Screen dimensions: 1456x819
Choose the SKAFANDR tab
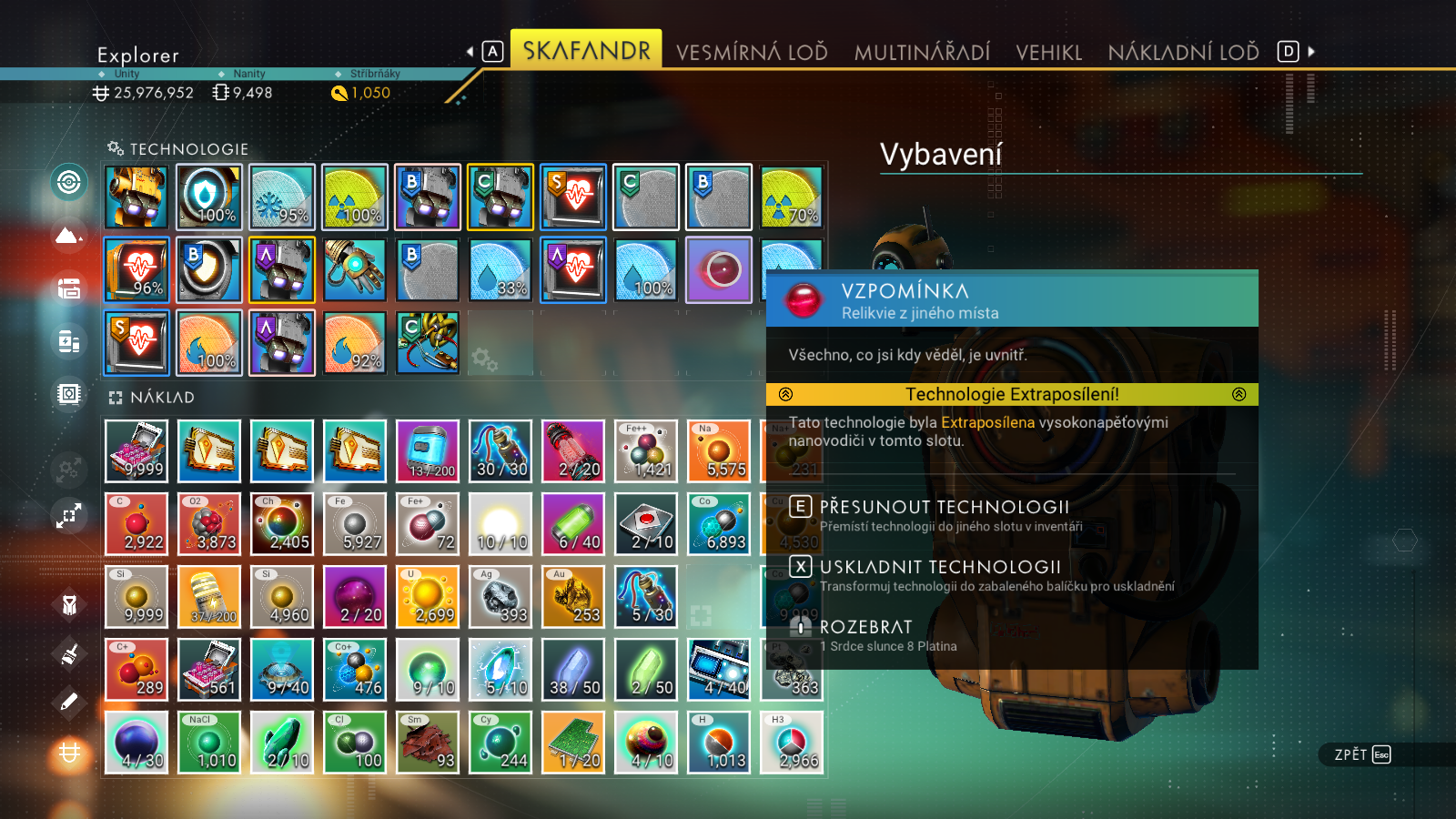(x=586, y=50)
